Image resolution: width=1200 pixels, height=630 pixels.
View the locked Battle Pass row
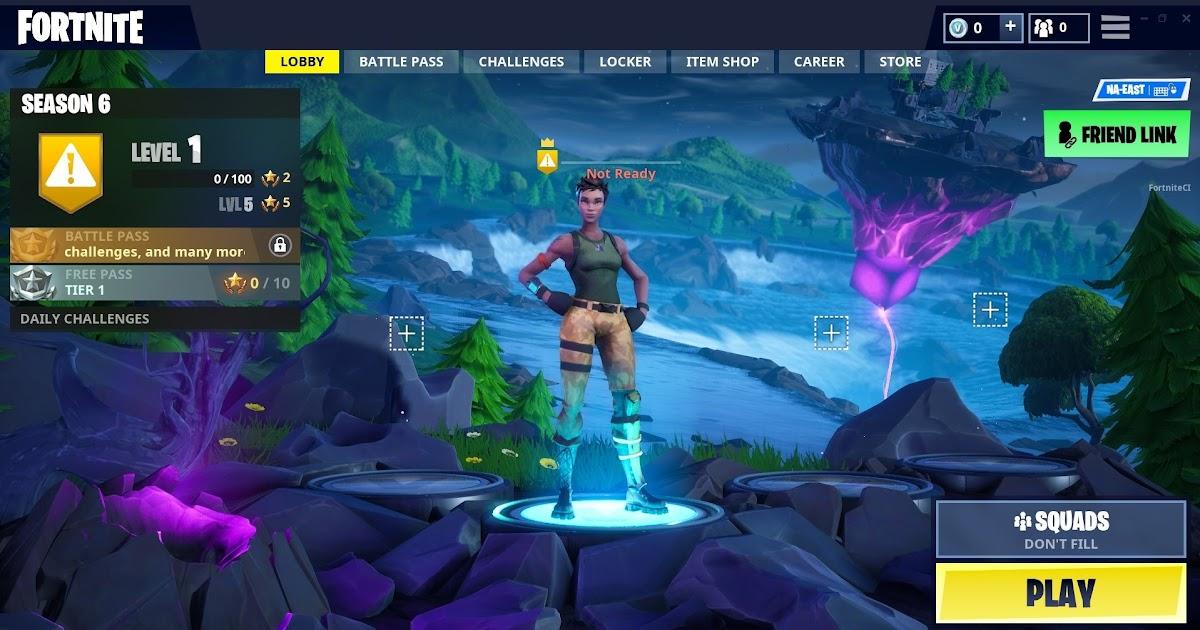coord(154,244)
